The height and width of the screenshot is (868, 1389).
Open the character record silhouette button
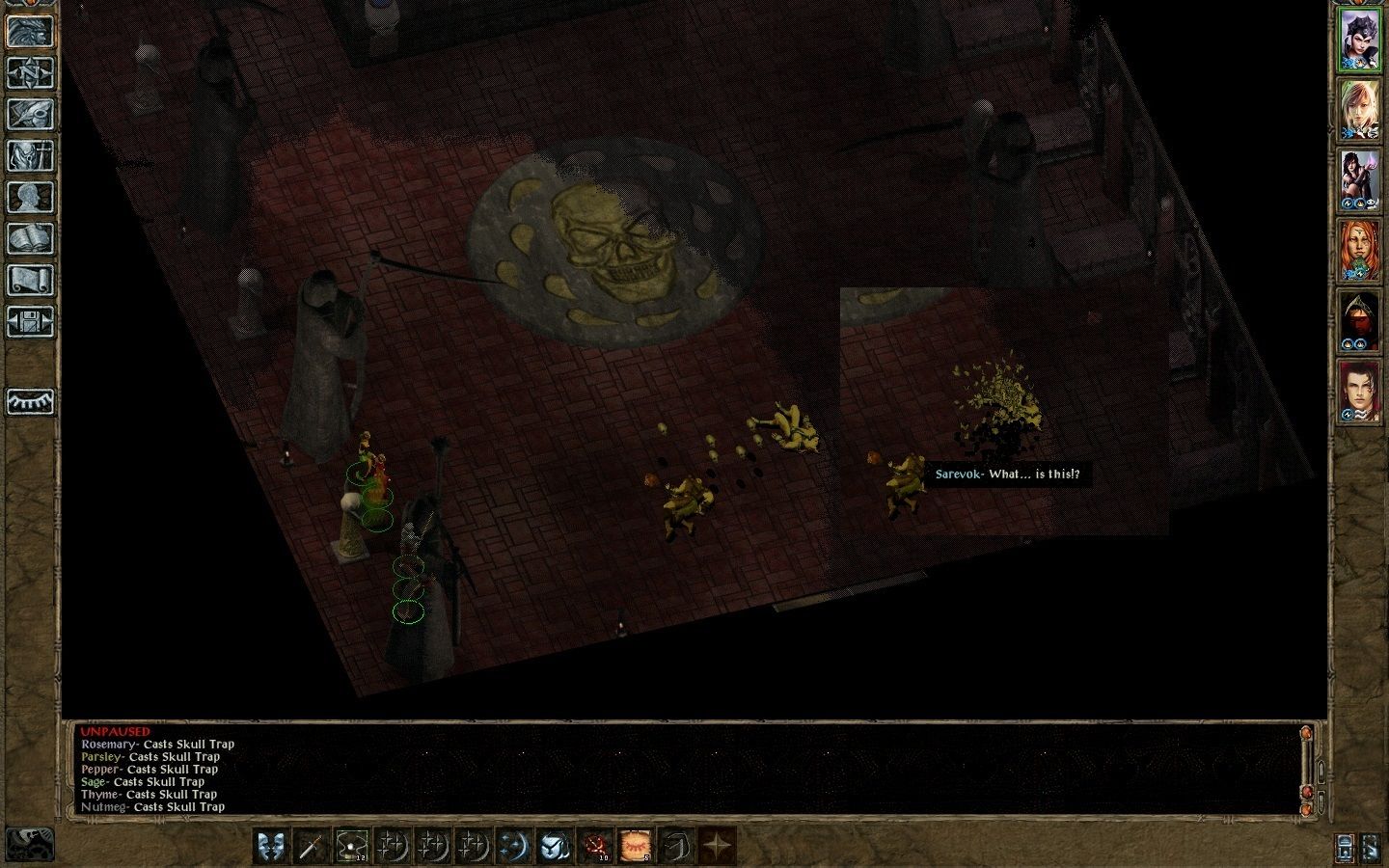click(x=30, y=197)
